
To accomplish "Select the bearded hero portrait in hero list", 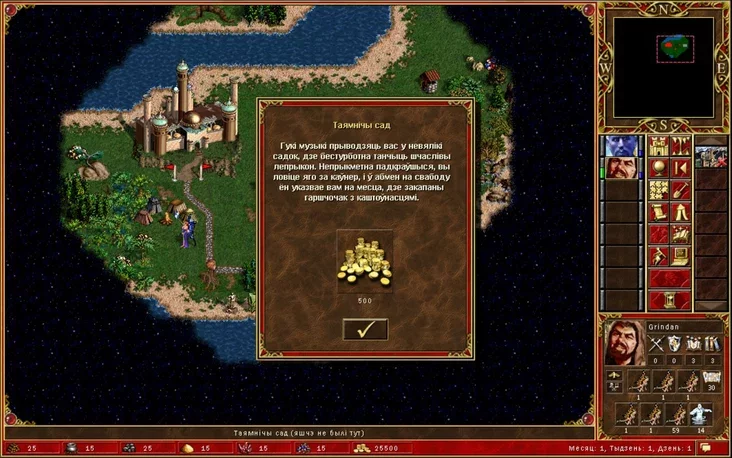I will pyautogui.click(x=622, y=168).
